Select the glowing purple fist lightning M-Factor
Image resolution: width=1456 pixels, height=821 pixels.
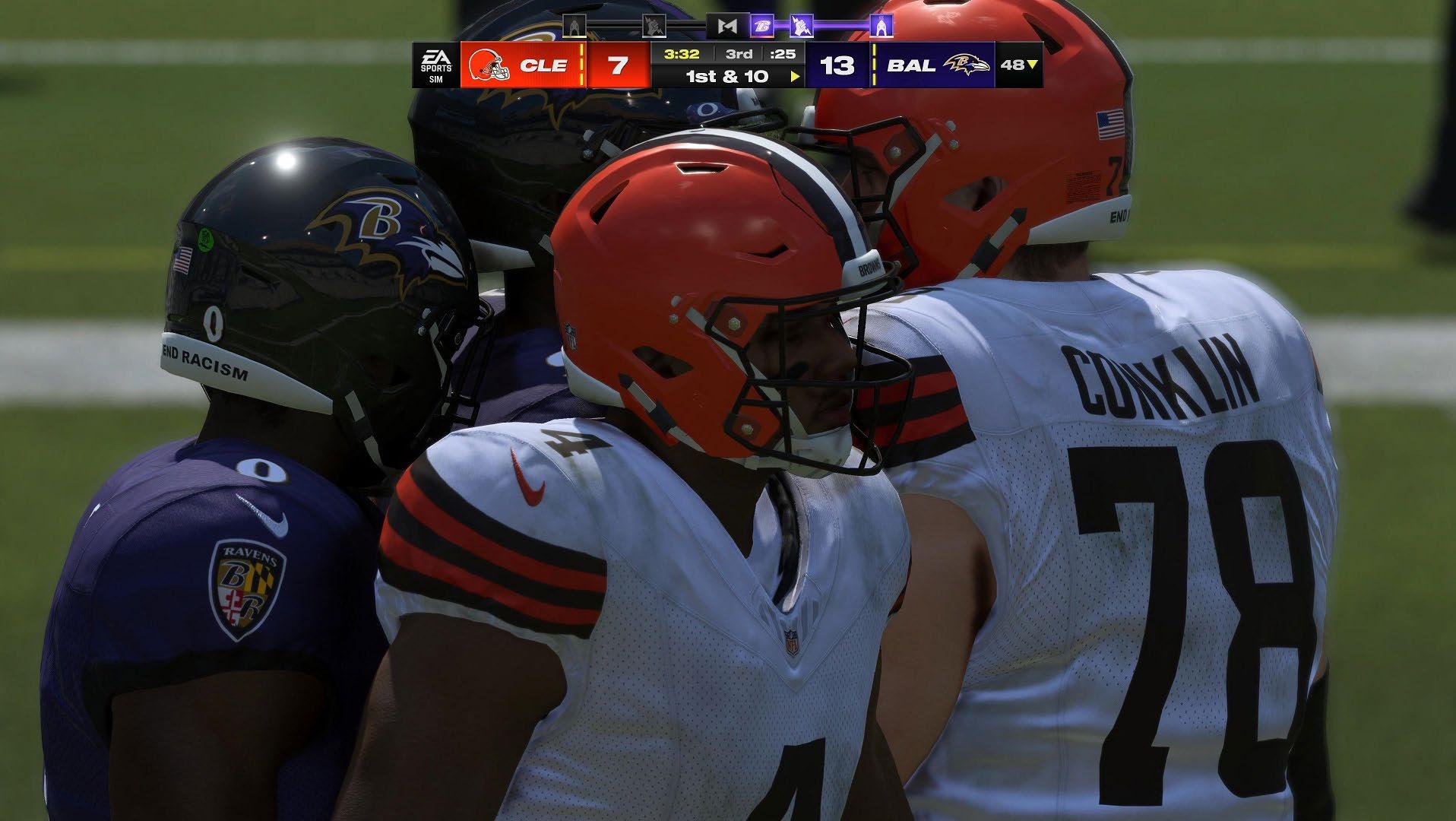[x=800, y=27]
